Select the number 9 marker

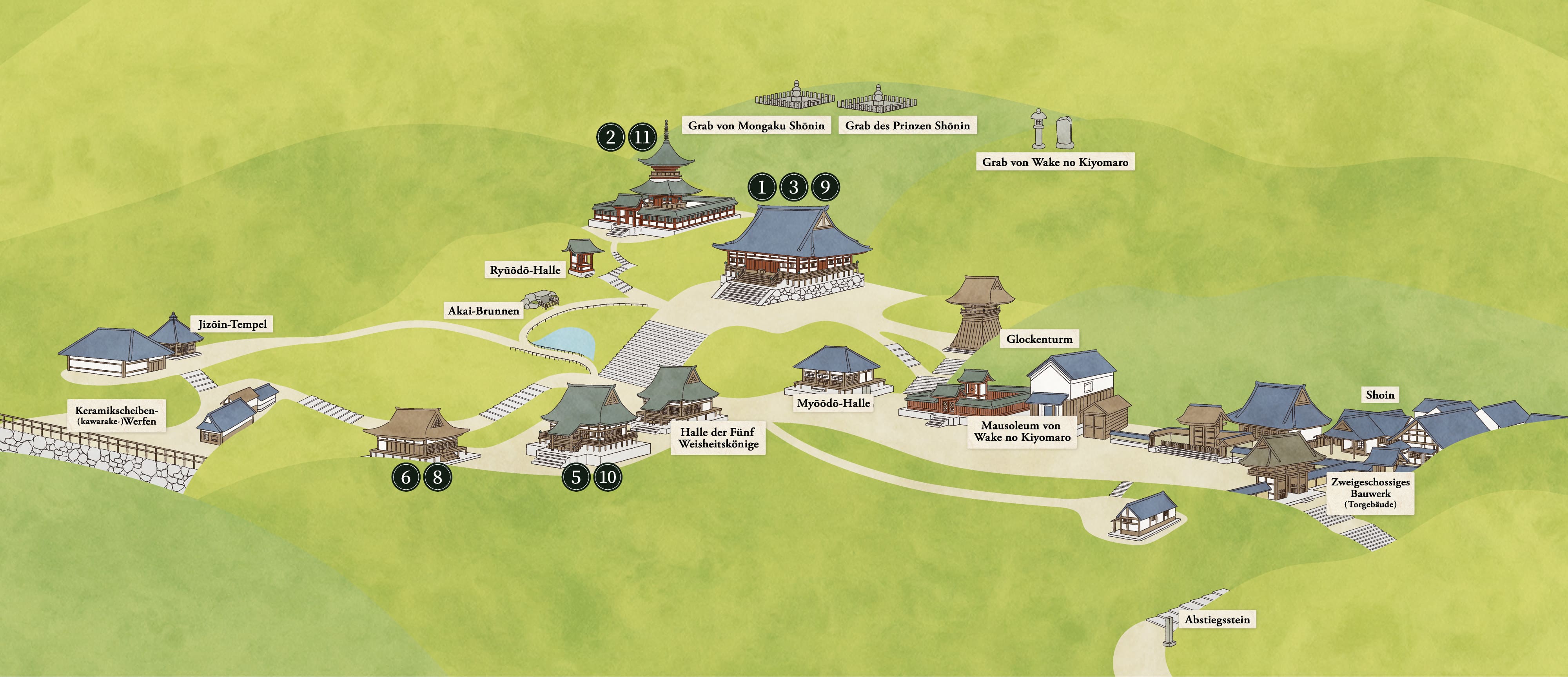click(825, 187)
